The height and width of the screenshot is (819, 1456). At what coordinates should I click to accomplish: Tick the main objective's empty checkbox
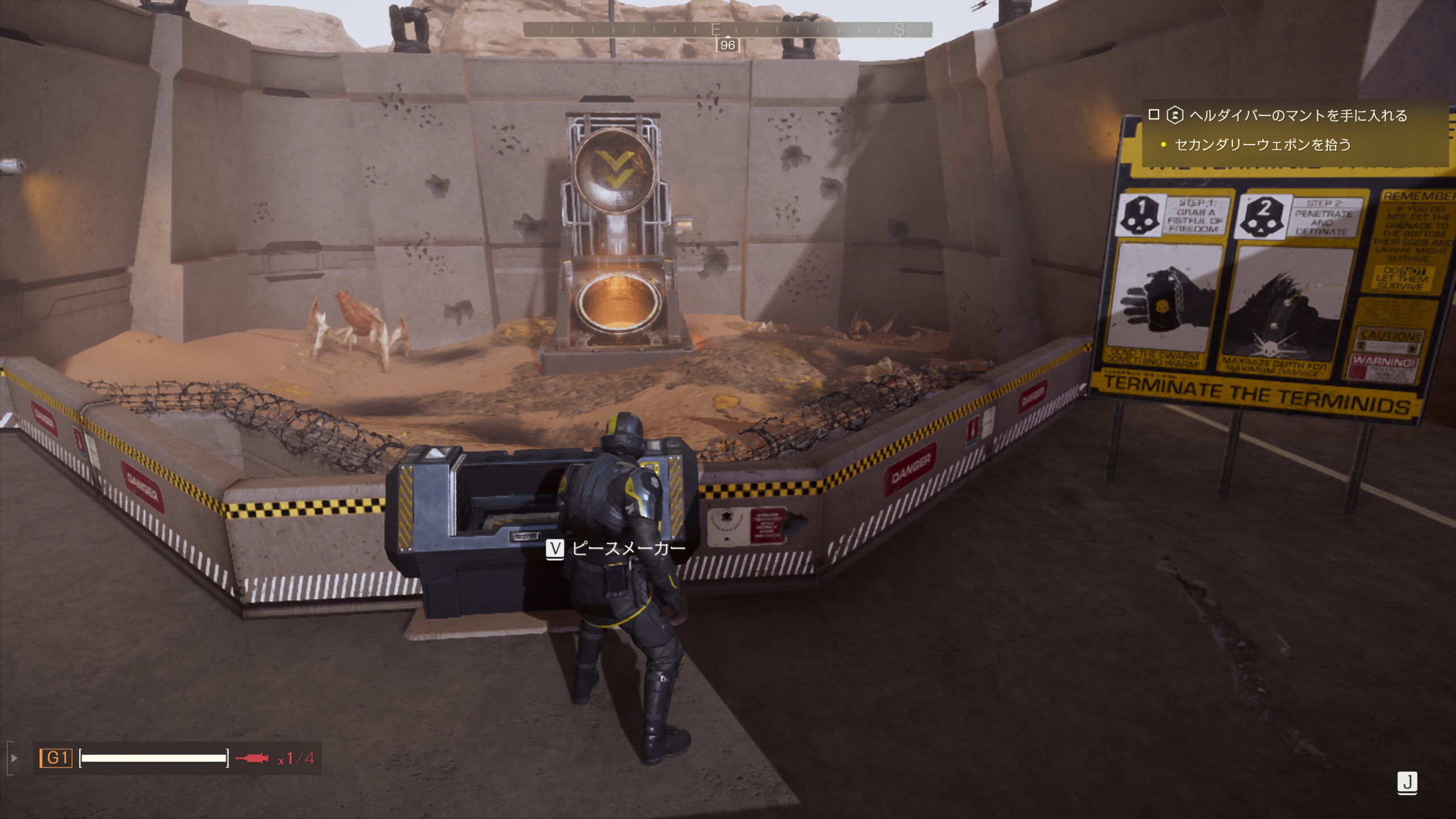point(1153,115)
